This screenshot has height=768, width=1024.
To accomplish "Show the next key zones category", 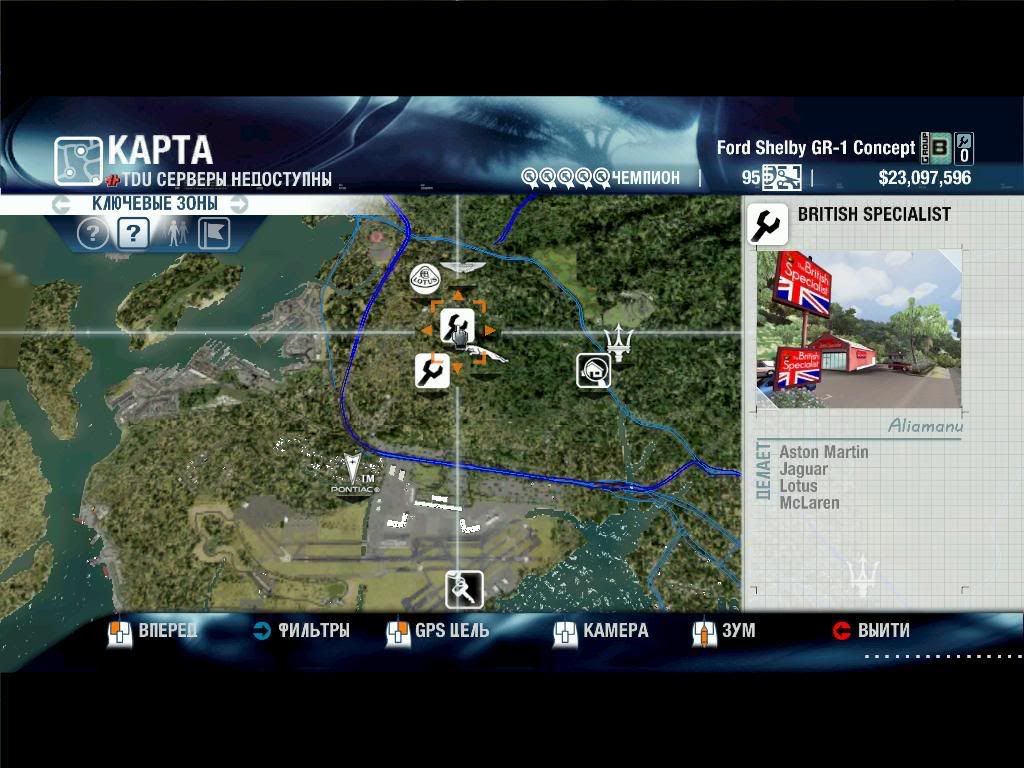I will (239, 204).
